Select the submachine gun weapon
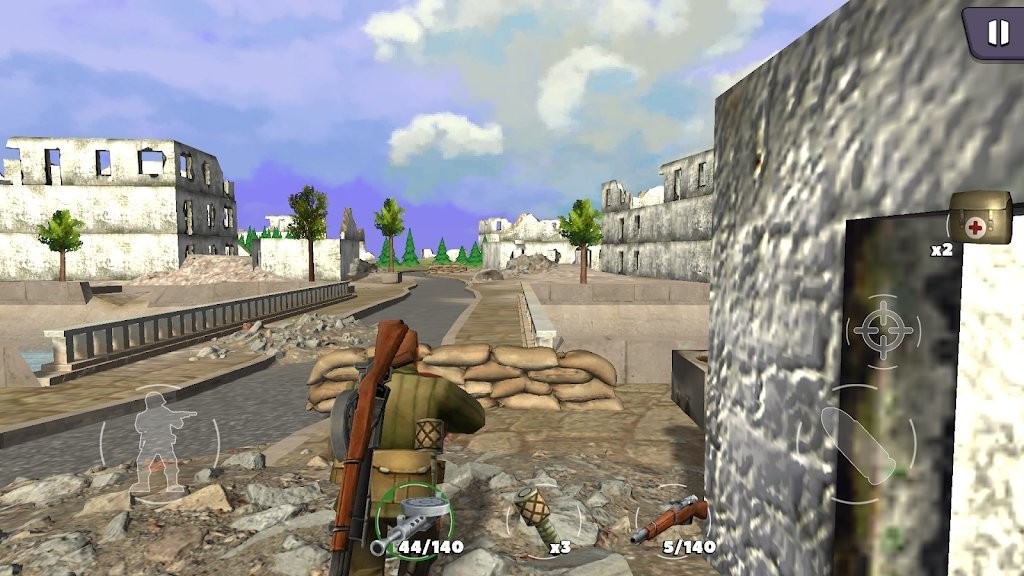This screenshot has width=1024, height=576. coord(412,521)
